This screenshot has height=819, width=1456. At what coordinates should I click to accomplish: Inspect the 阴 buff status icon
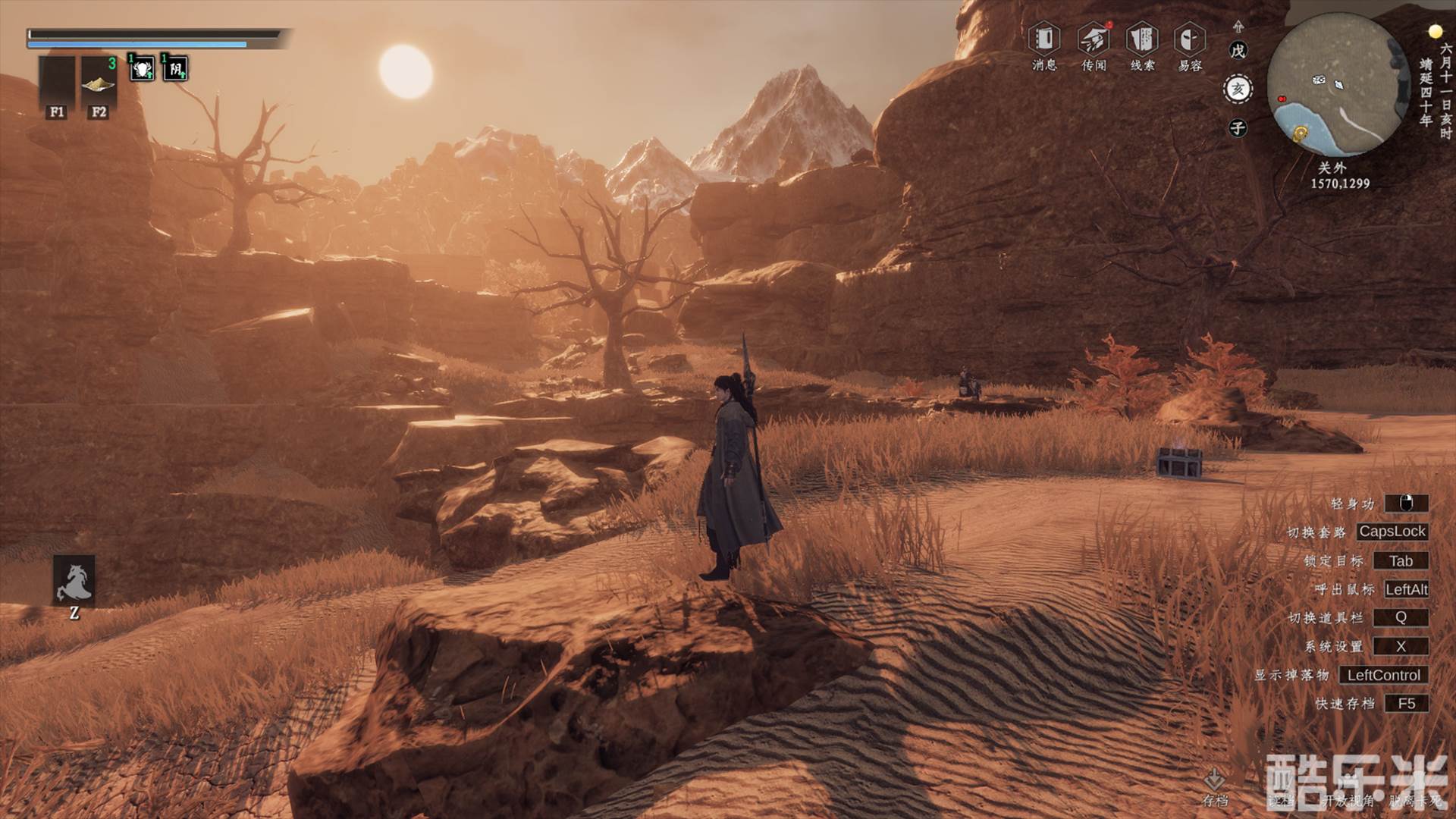click(175, 69)
